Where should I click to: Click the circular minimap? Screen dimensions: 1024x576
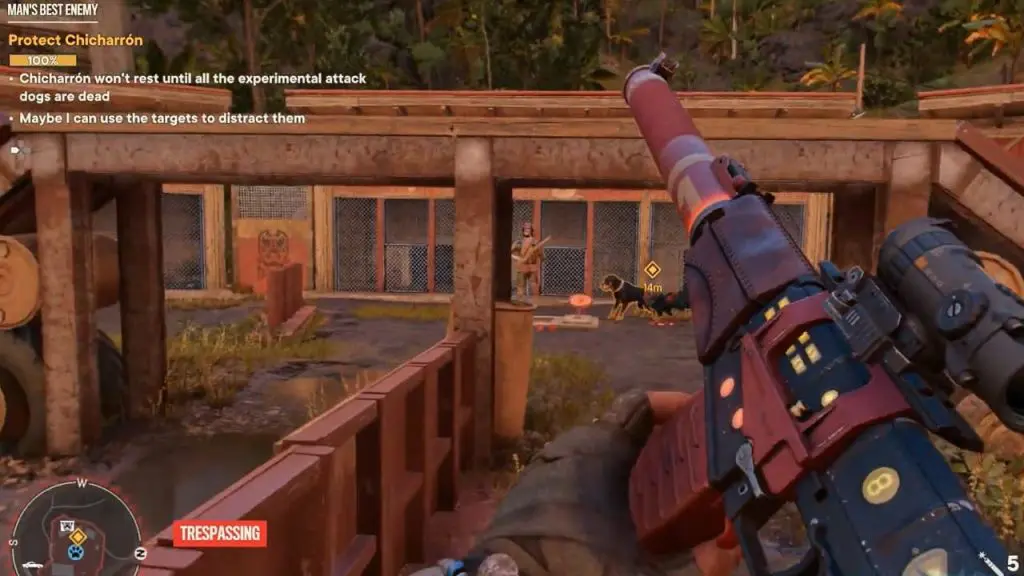(x=76, y=530)
